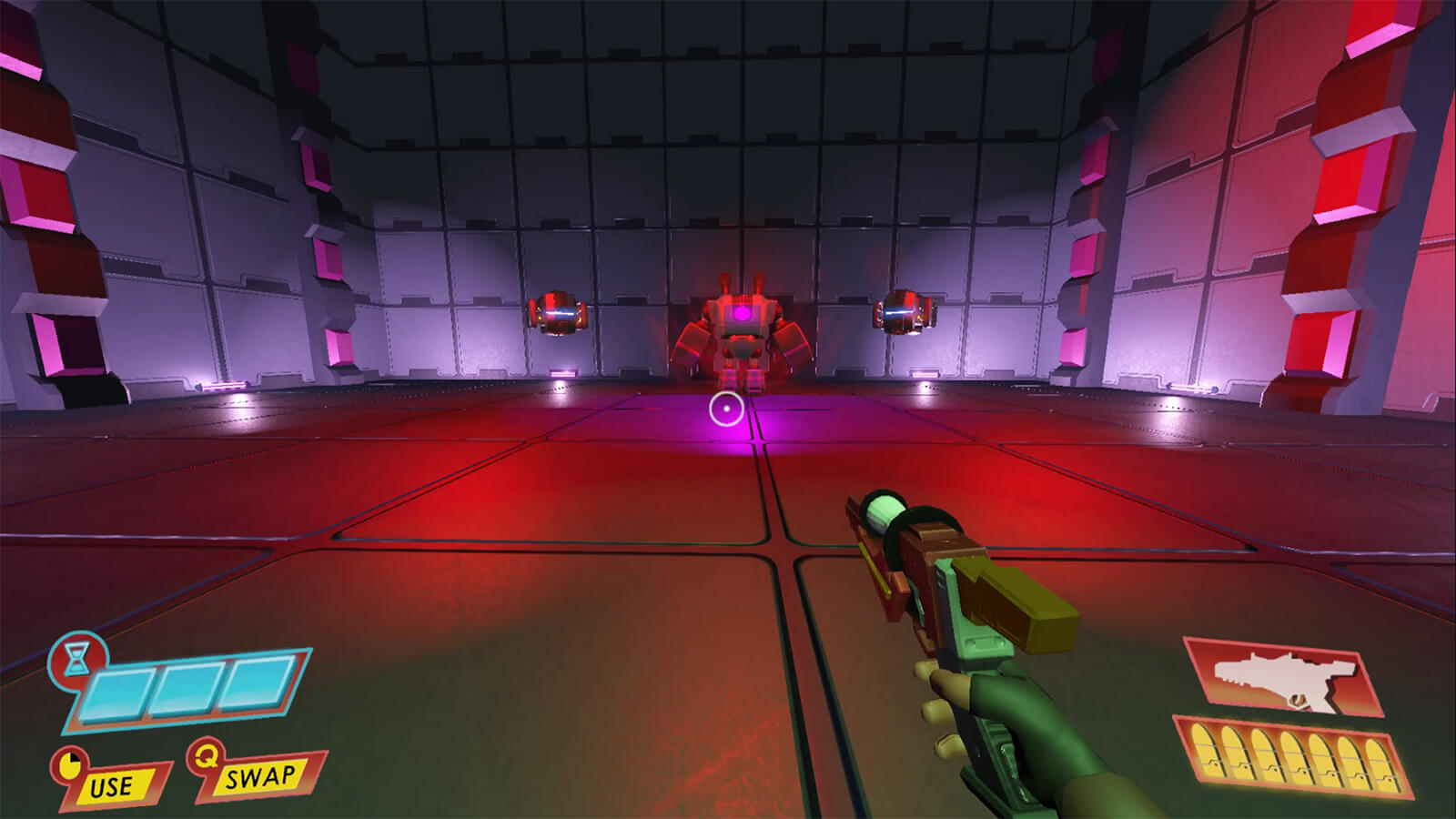Click the USE action label
Image resolution: width=1456 pixels, height=819 pixels.
[x=112, y=785]
